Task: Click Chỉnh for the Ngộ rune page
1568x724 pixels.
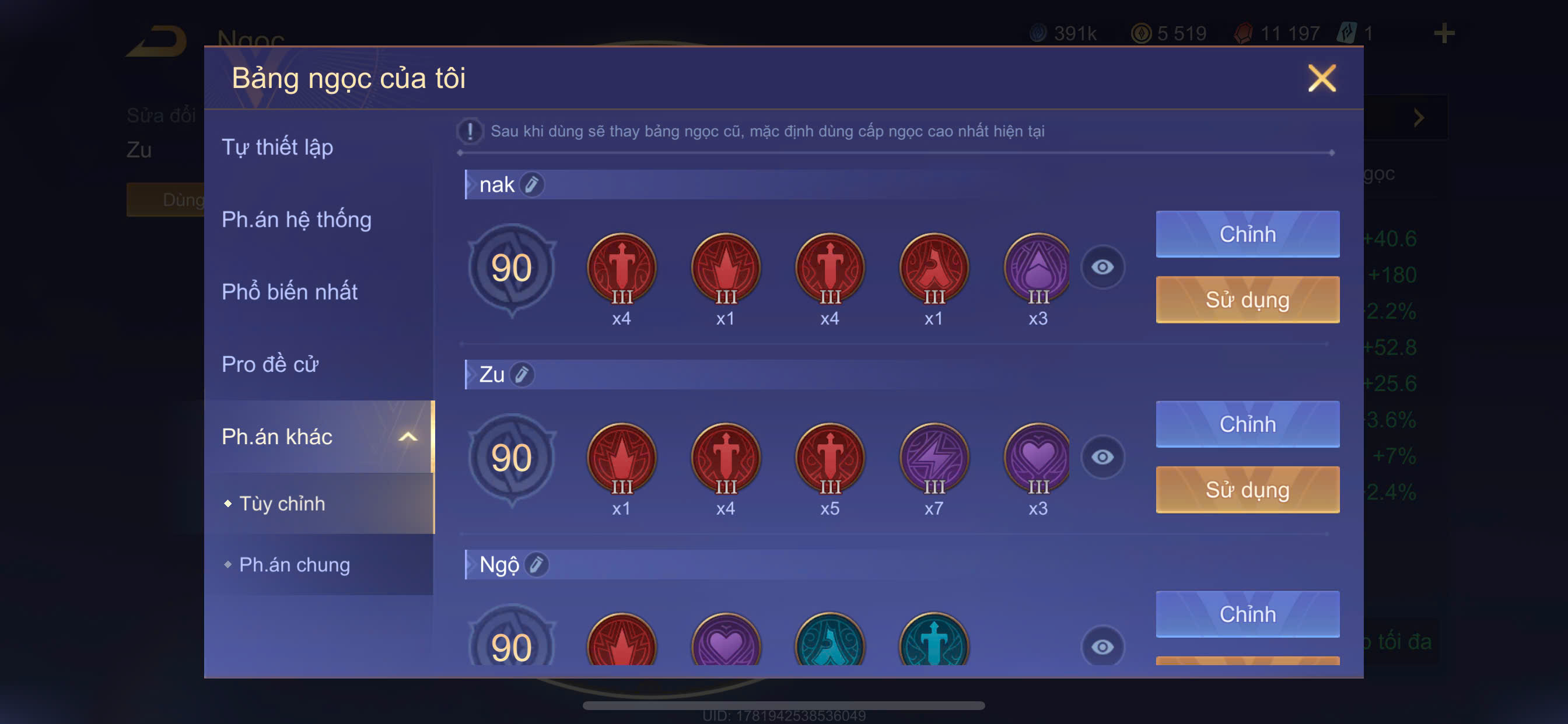Action: coord(1247,614)
